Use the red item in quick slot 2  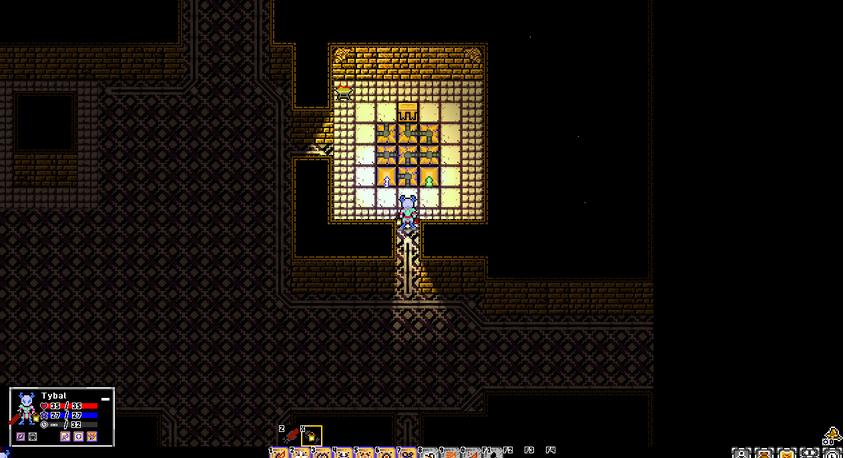[292, 435]
